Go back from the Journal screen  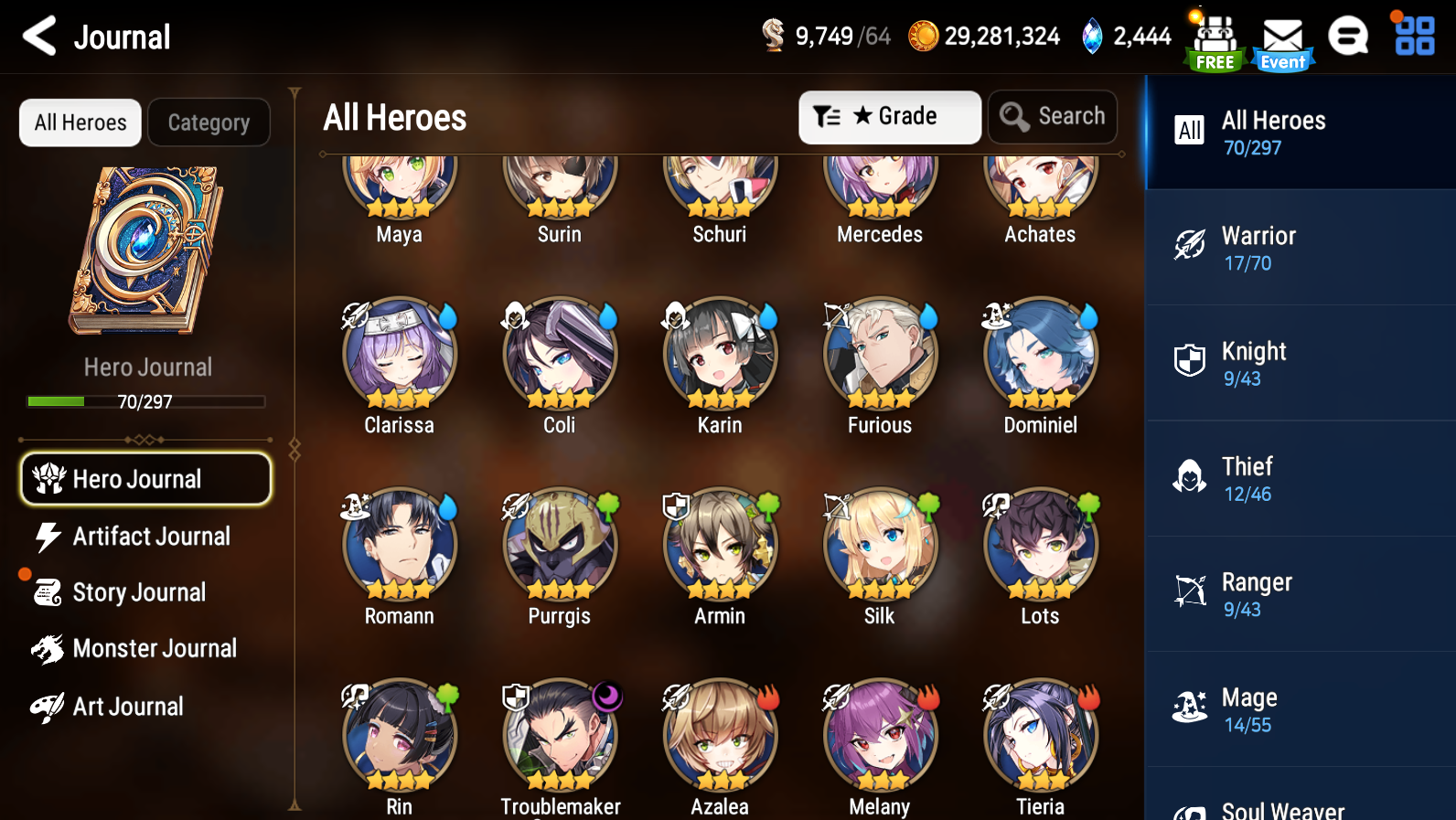[40, 37]
